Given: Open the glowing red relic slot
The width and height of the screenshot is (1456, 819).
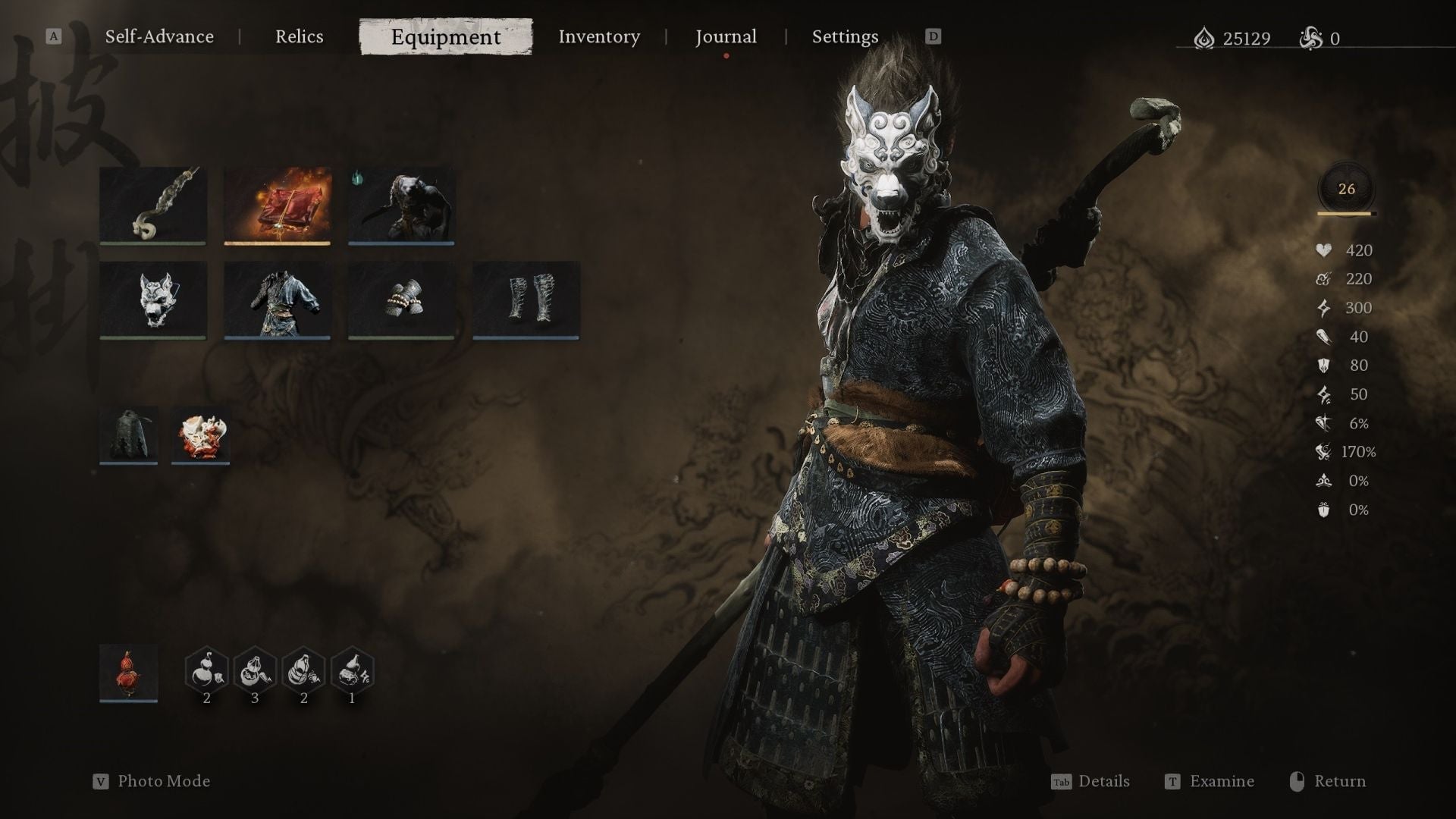Looking at the screenshot, I should click(278, 205).
